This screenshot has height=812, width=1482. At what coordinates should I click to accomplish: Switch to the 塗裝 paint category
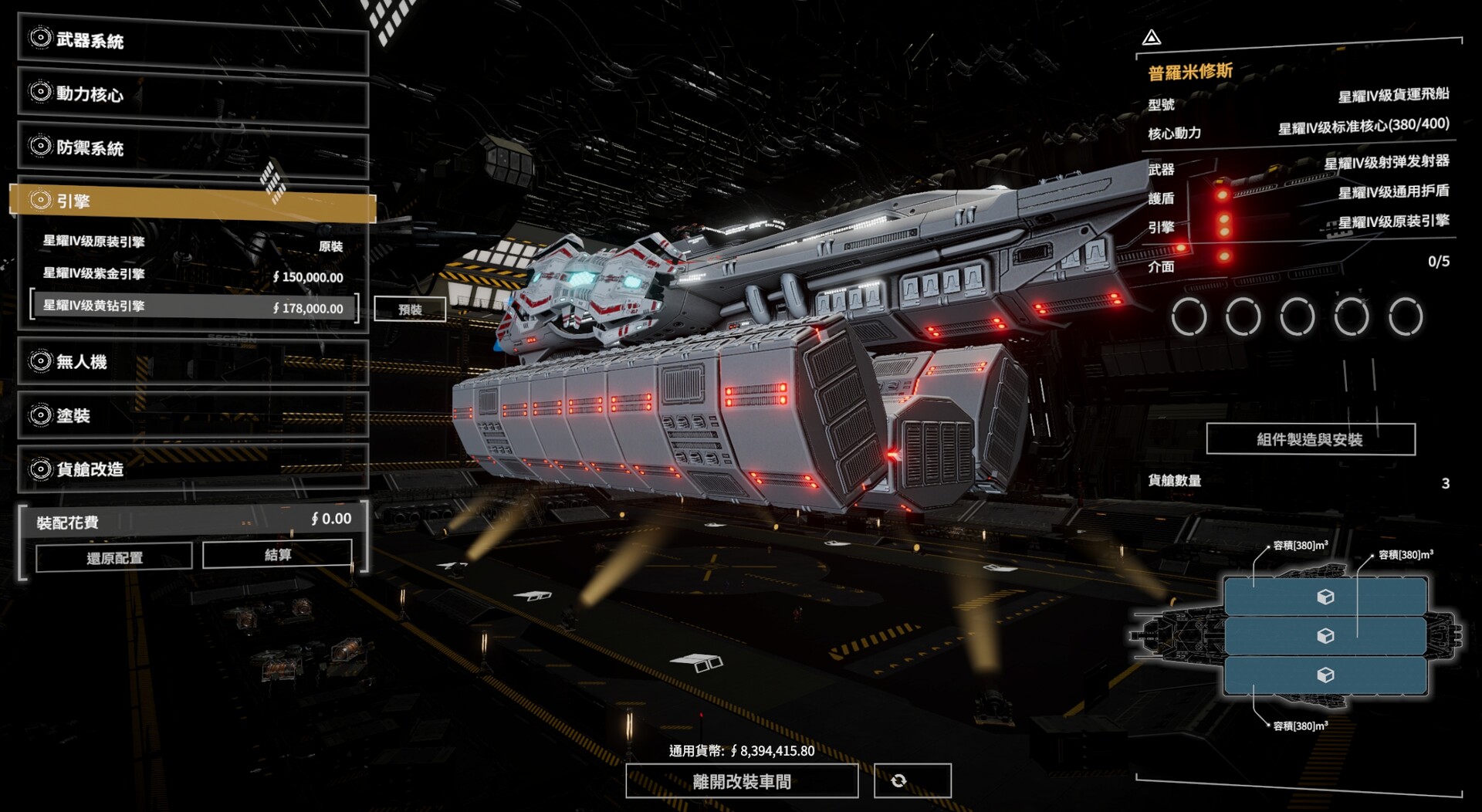pos(192,415)
